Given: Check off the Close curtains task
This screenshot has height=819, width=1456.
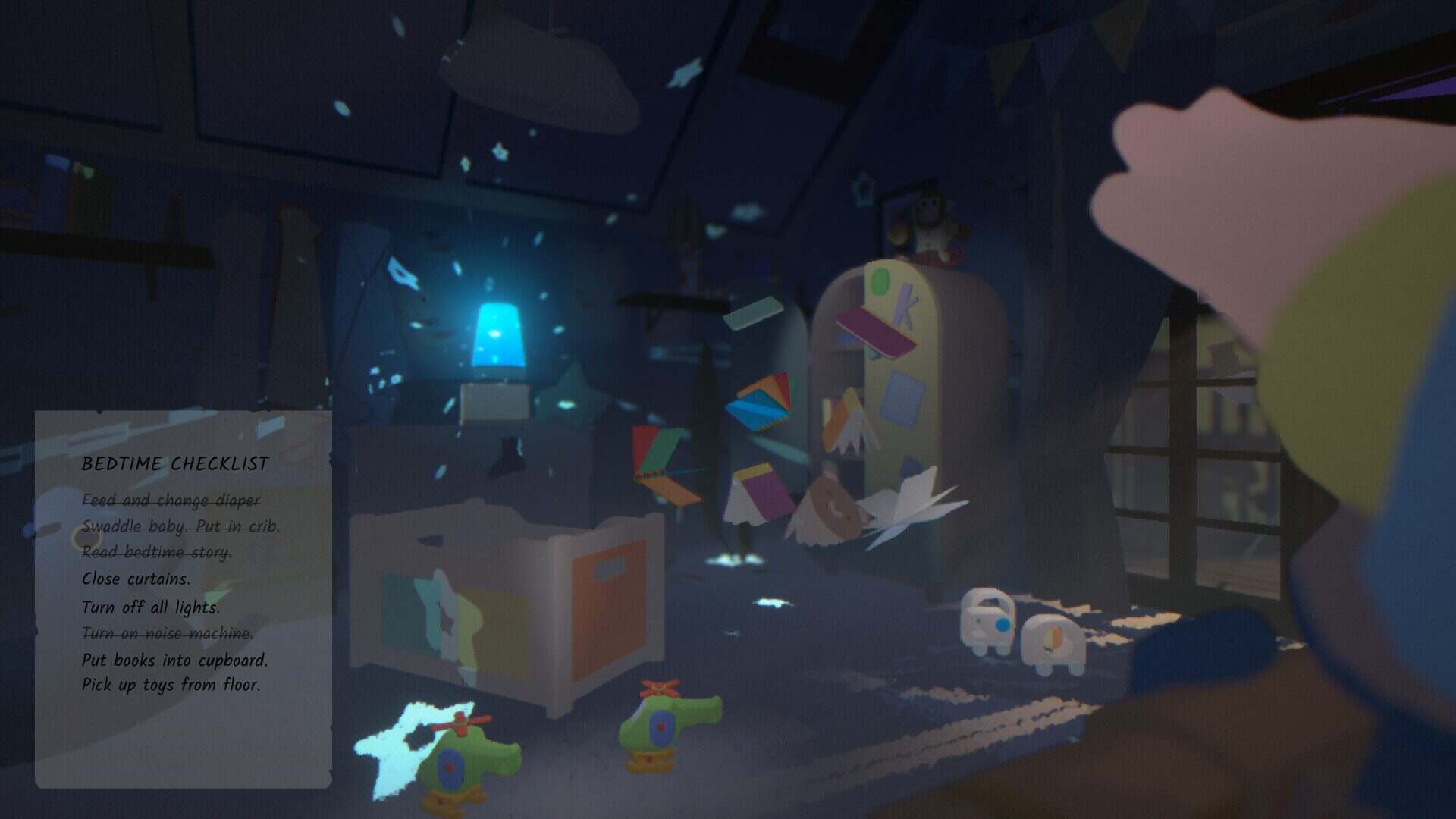Looking at the screenshot, I should 137,579.
